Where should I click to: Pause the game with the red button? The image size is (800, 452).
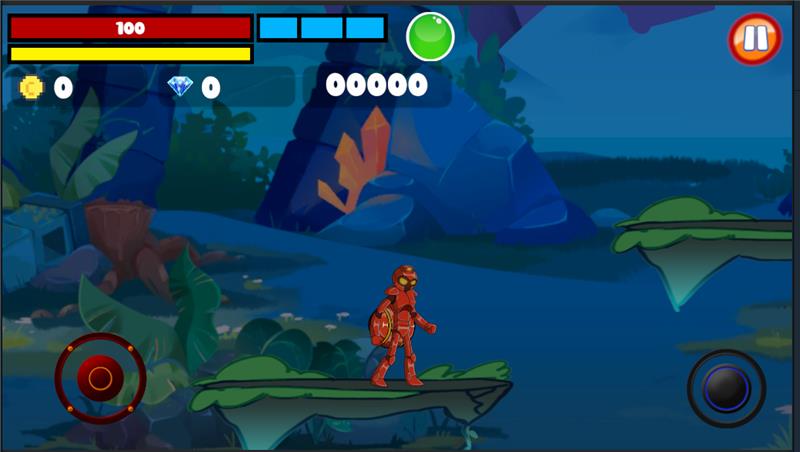click(755, 39)
